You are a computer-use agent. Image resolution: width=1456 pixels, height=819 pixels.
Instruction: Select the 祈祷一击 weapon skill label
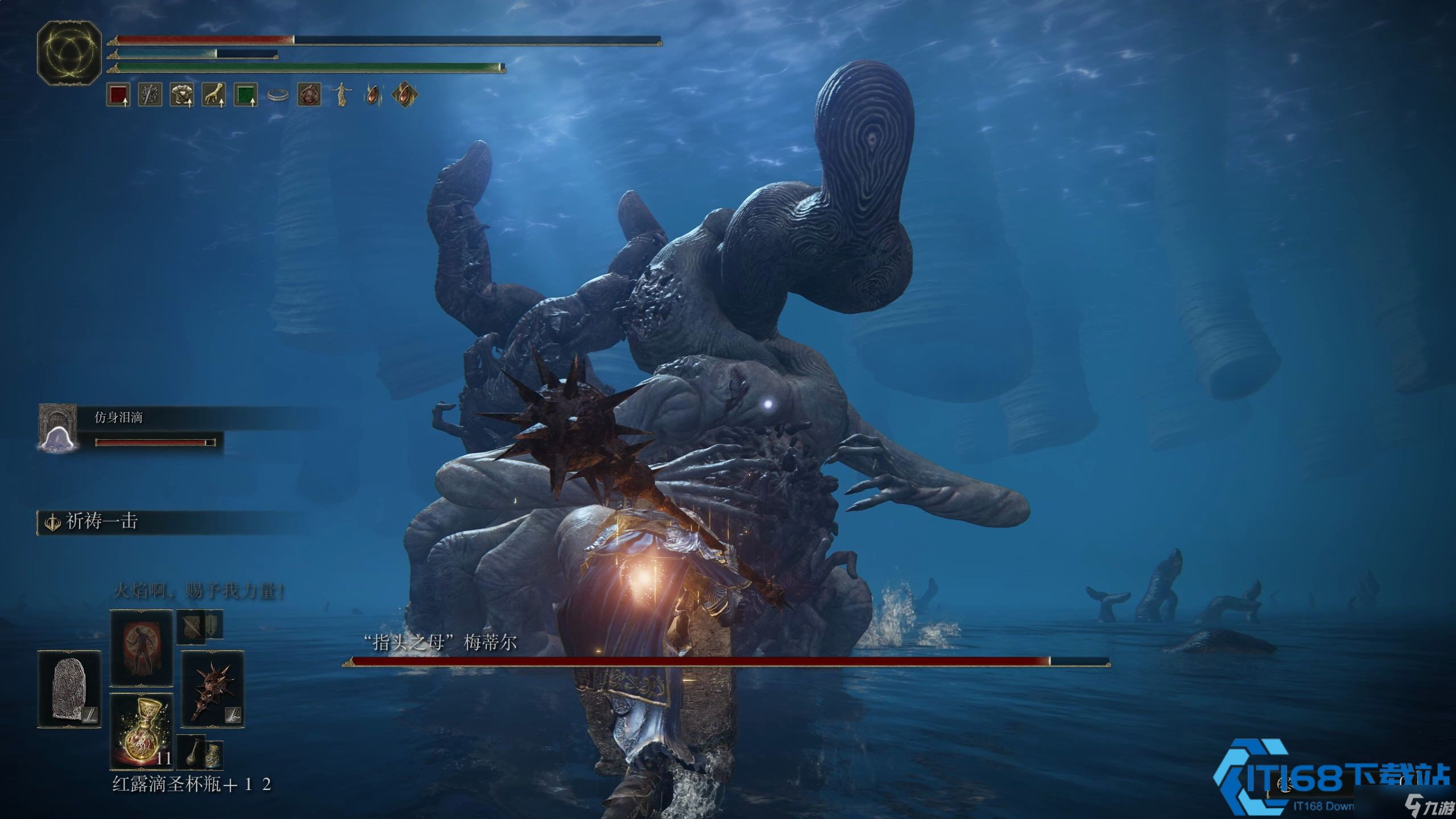pyautogui.click(x=101, y=522)
